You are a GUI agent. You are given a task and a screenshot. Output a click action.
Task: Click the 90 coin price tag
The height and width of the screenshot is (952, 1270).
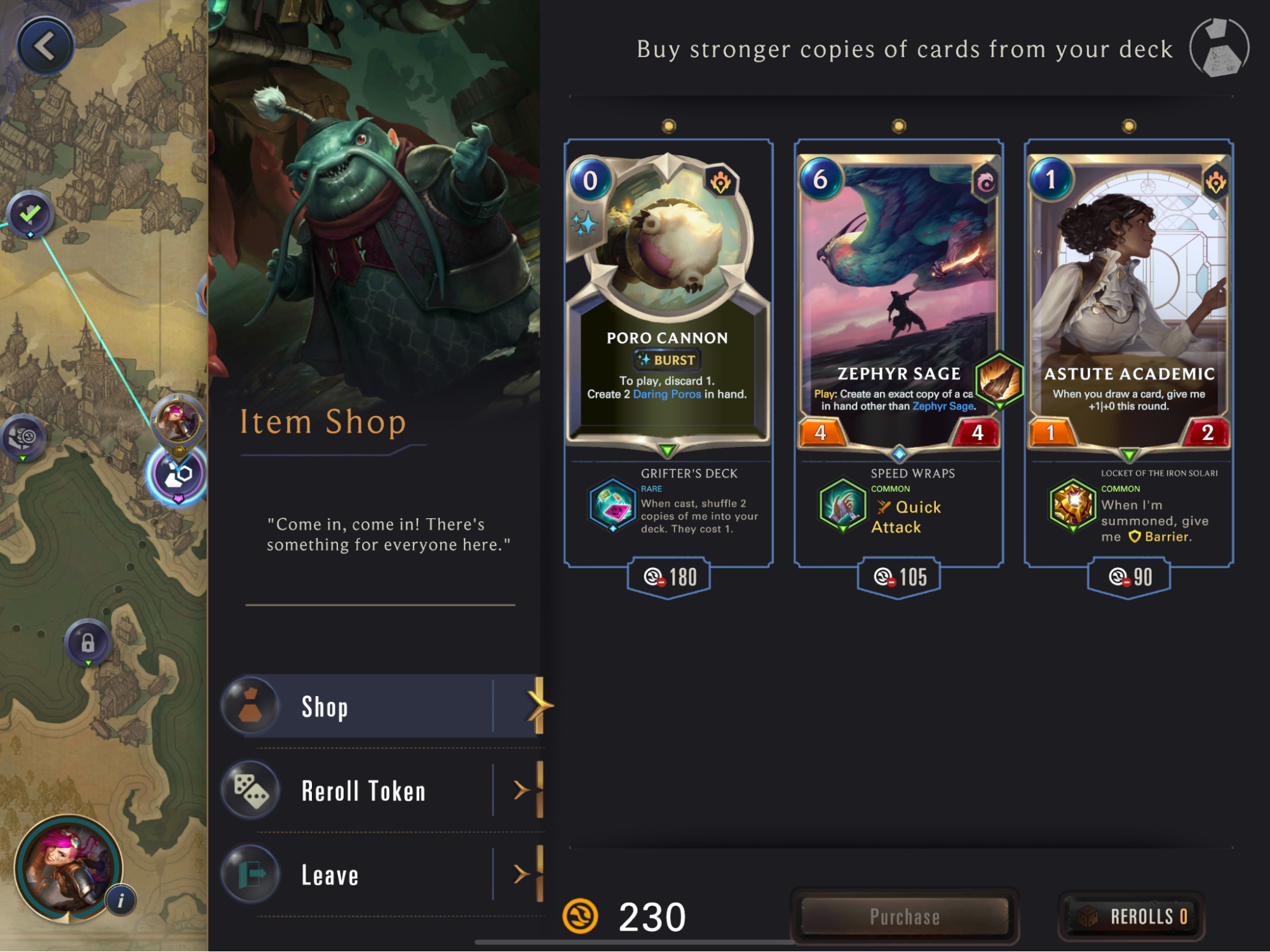[x=1129, y=577]
